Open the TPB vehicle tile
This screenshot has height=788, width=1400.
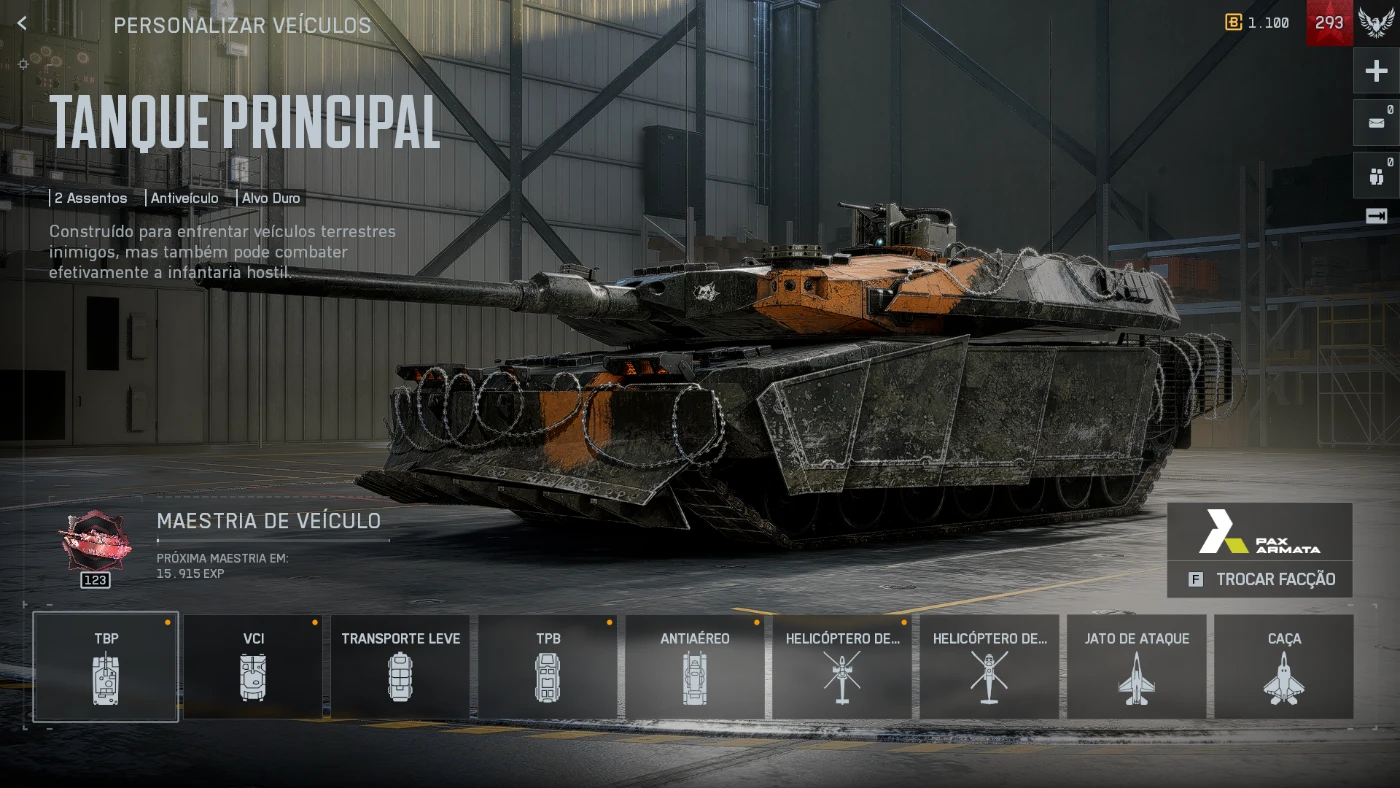coord(547,666)
